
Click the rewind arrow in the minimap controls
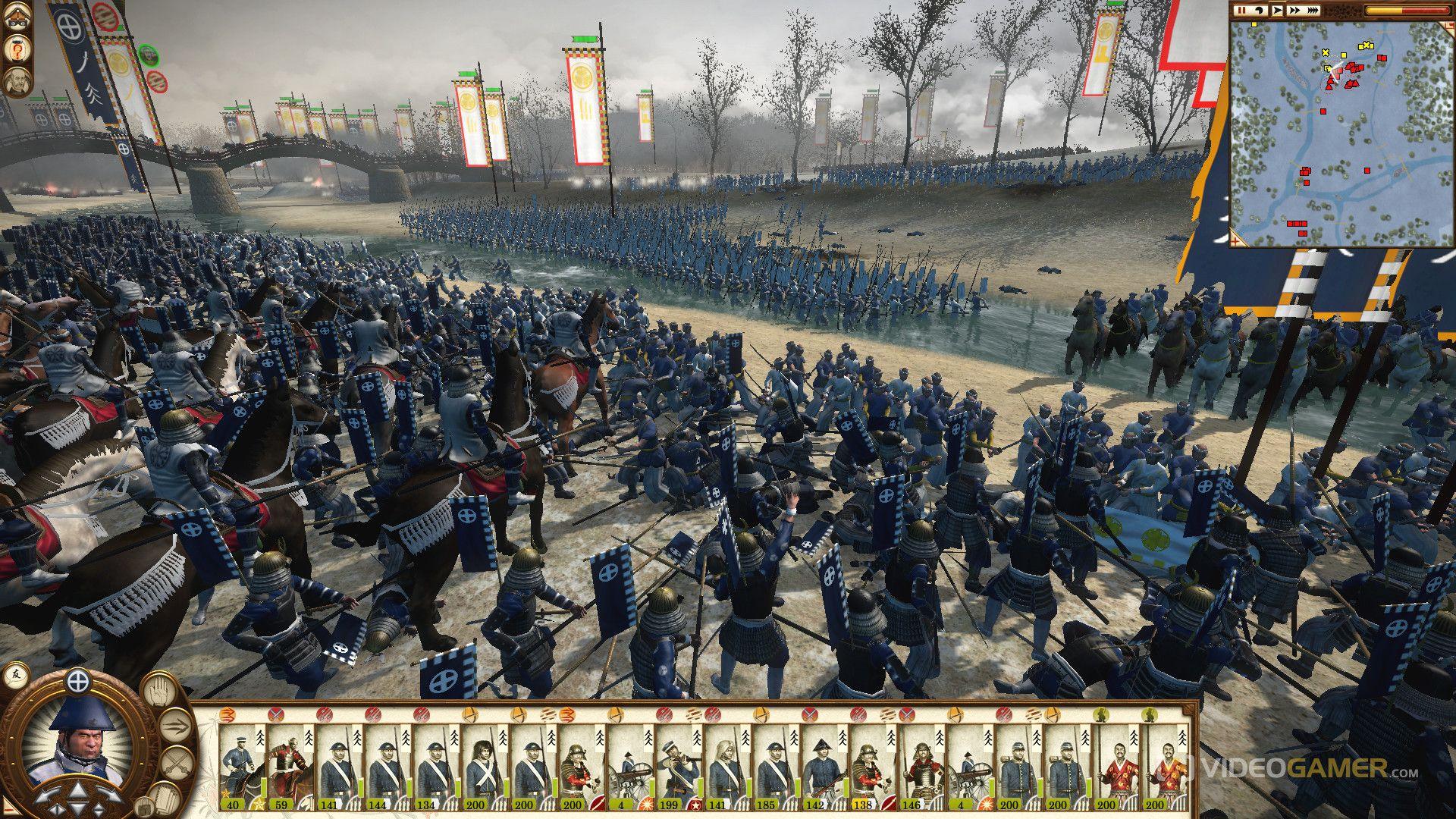click(1260, 11)
